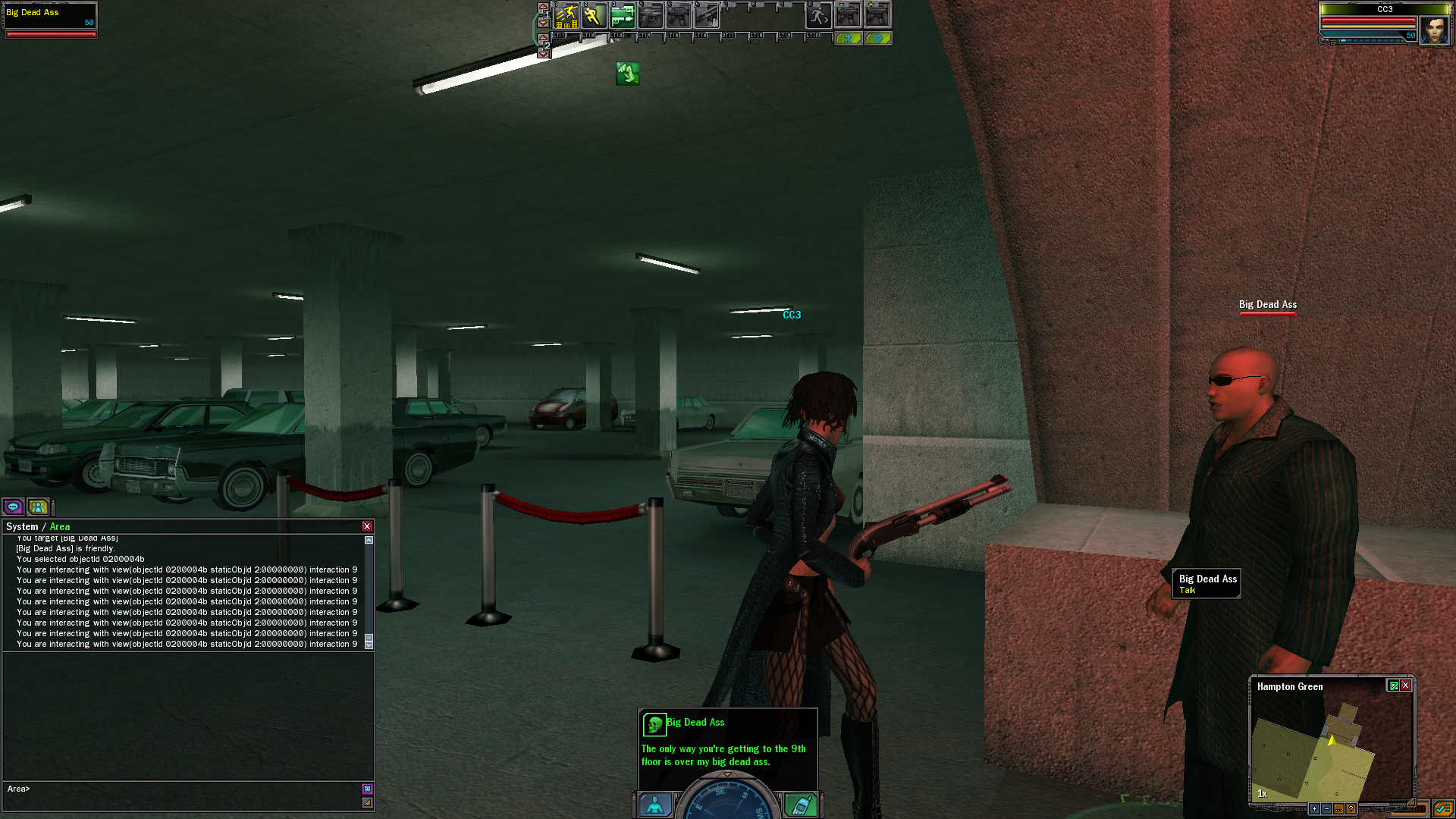Select the shotgun in hotbar slot 6
Image resolution: width=1456 pixels, height=819 pixels.
click(x=706, y=16)
